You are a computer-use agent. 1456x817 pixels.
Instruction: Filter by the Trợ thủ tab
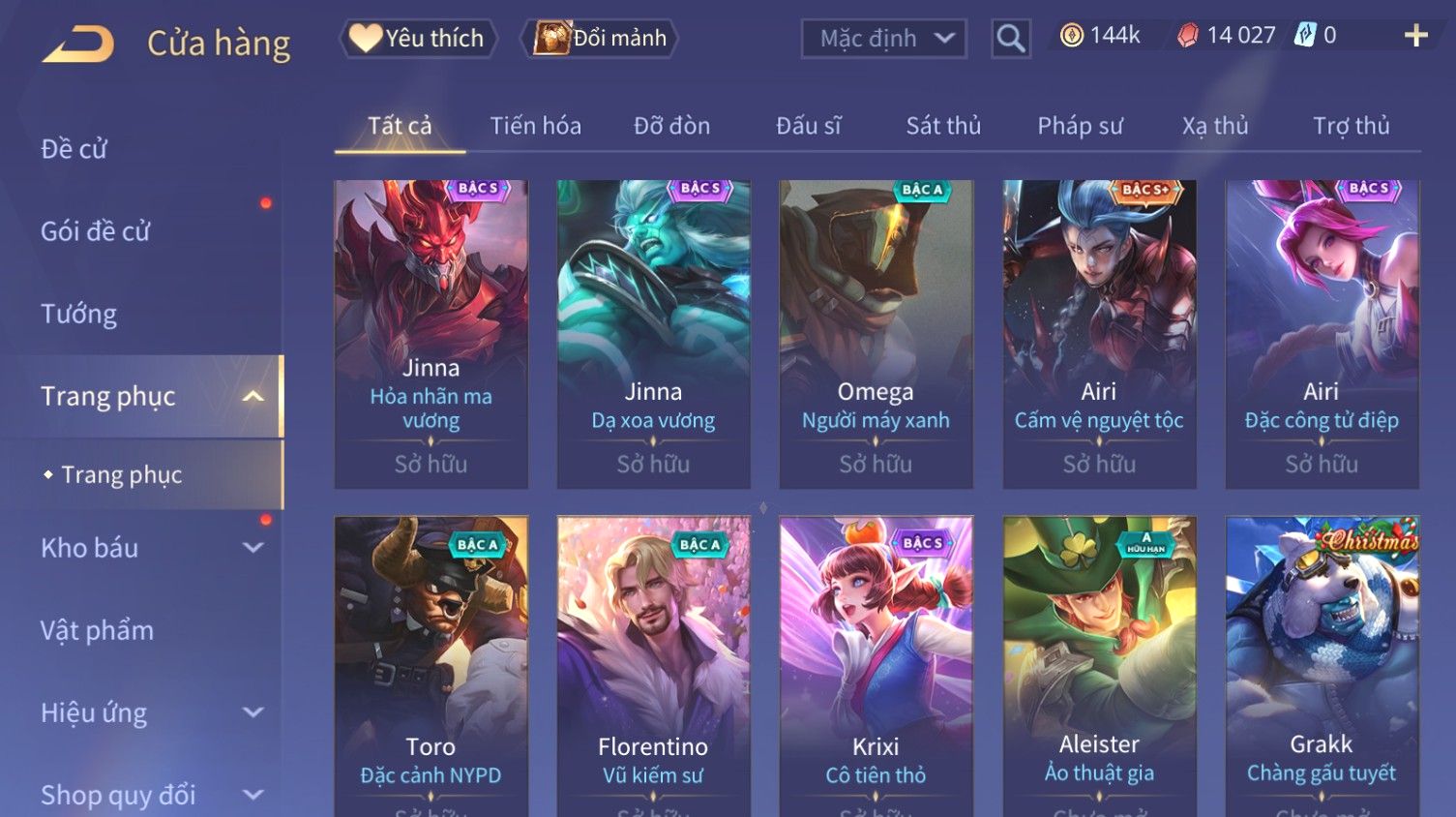tap(1351, 126)
